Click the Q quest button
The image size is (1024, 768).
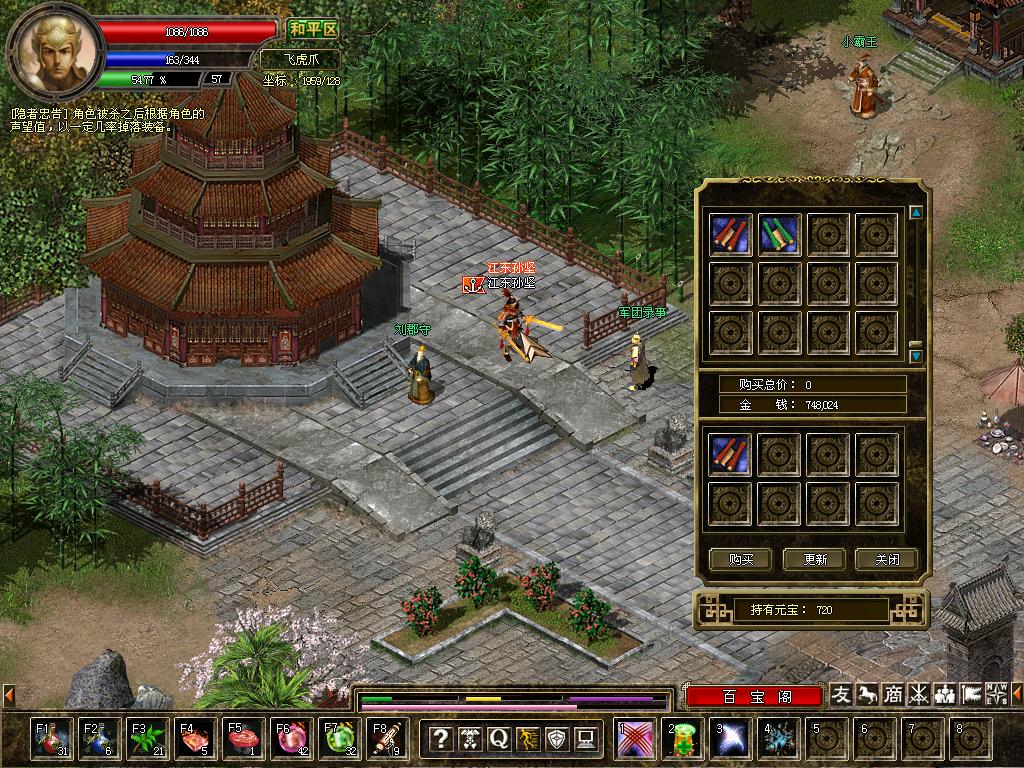[498, 739]
